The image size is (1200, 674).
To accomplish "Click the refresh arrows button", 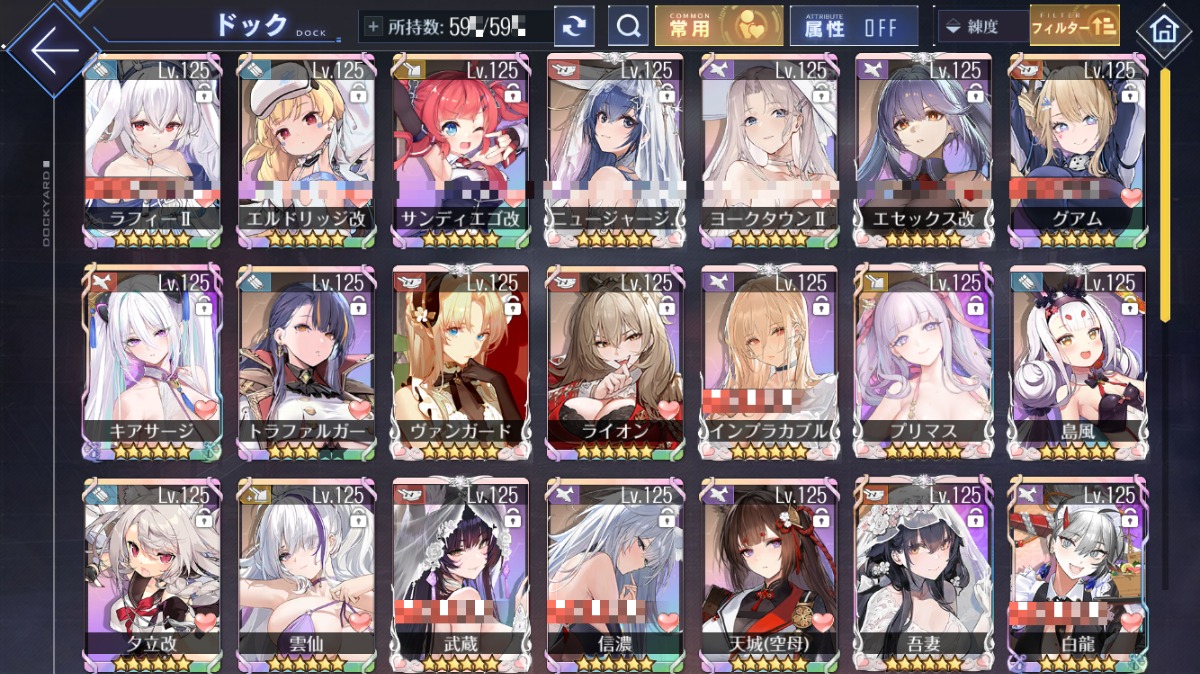I will 573,27.
